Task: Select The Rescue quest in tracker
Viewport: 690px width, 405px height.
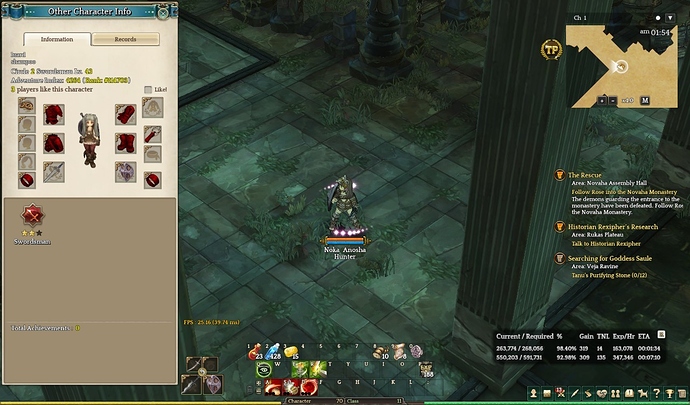Action: point(586,175)
